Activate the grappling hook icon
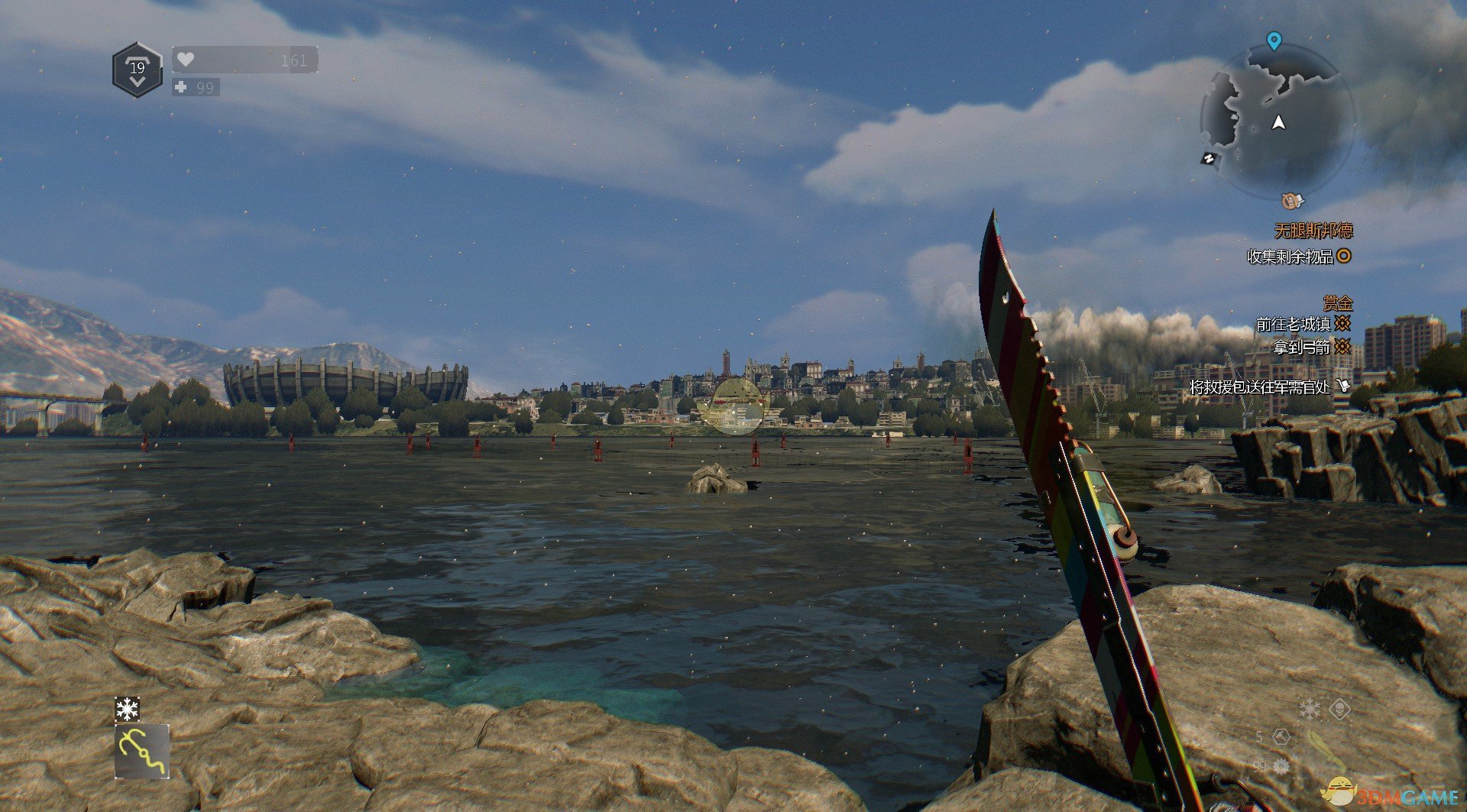 (142, 752)
